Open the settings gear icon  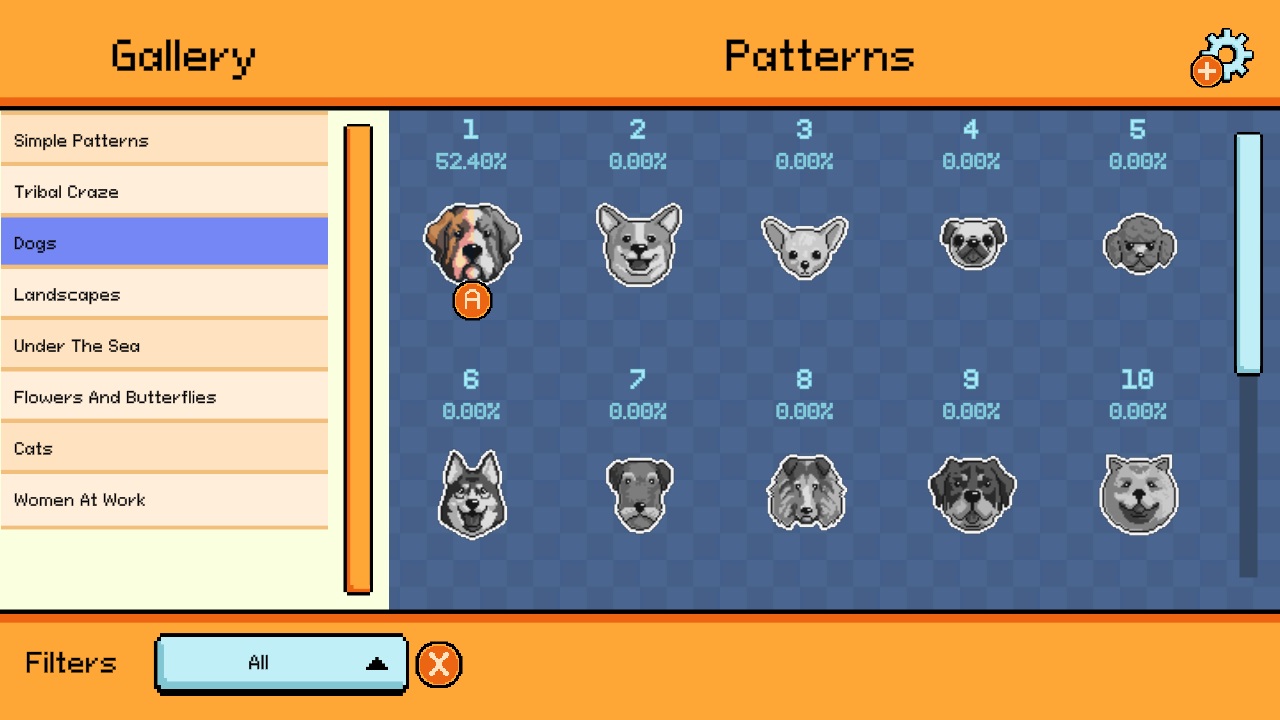tap(1225, 57)
